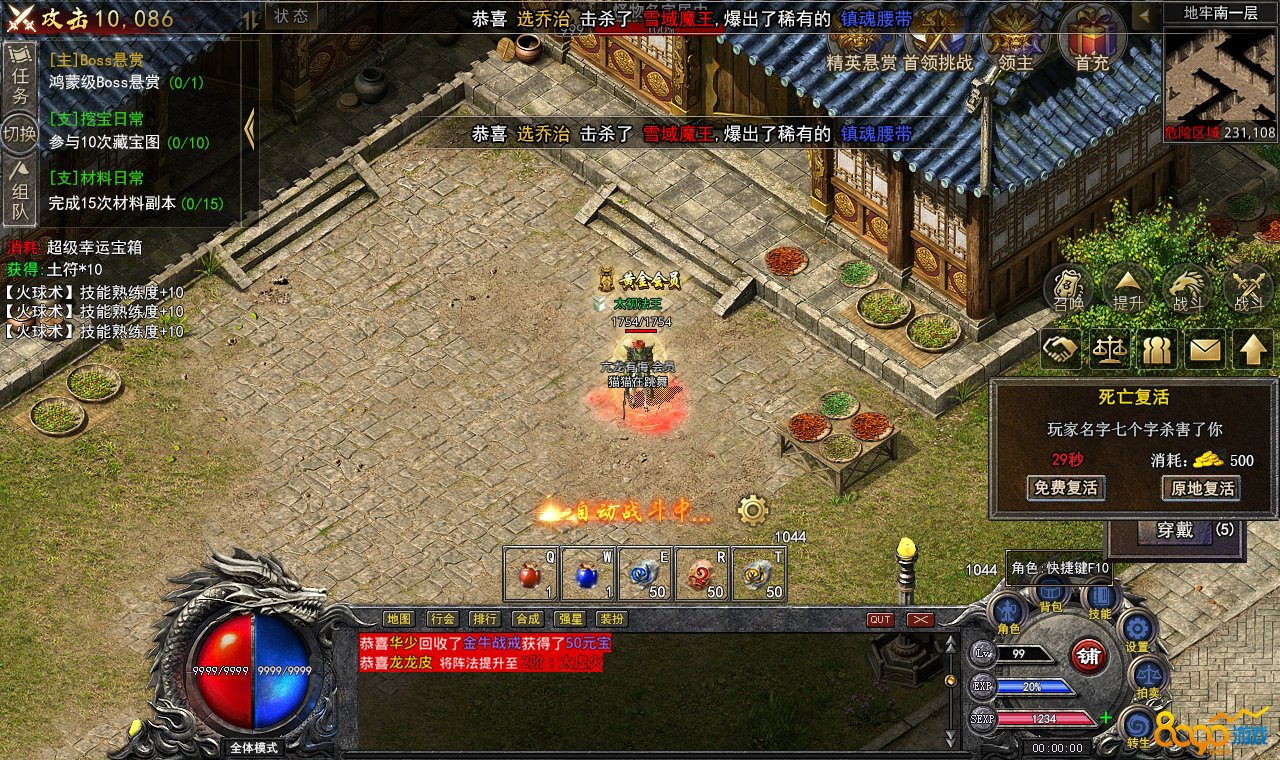This screenshot has height=760, width=1280.
Task: Open the 首充 first-recharge gift icon
Action: [x=1091, y=38]
